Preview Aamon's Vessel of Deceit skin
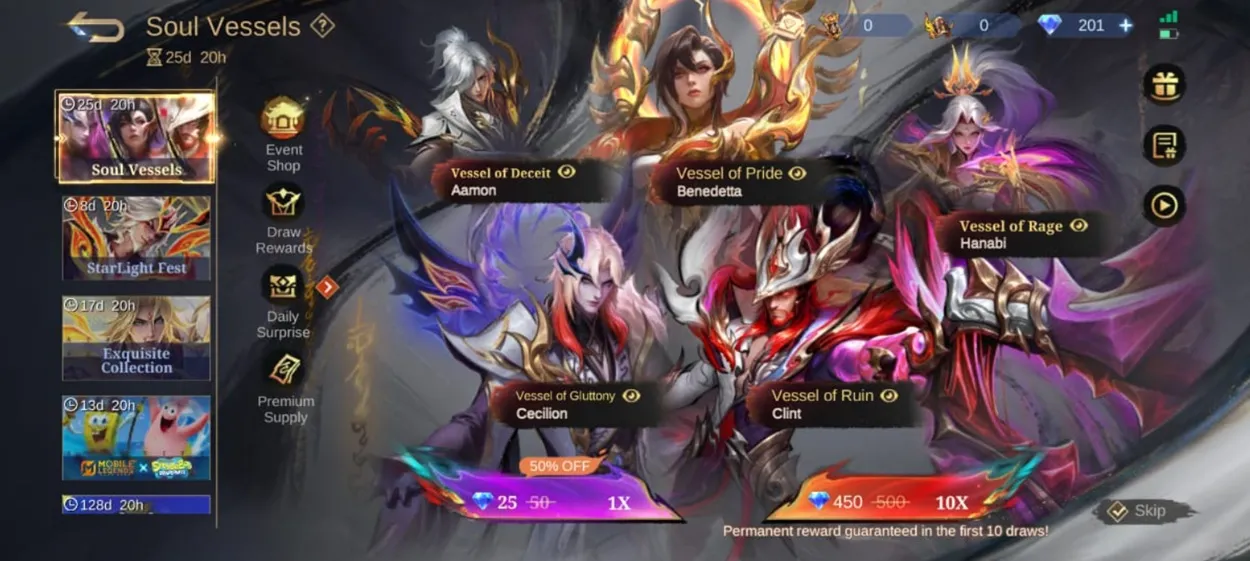The height and width of the screenshot is (561, 1250). (567, 173)
